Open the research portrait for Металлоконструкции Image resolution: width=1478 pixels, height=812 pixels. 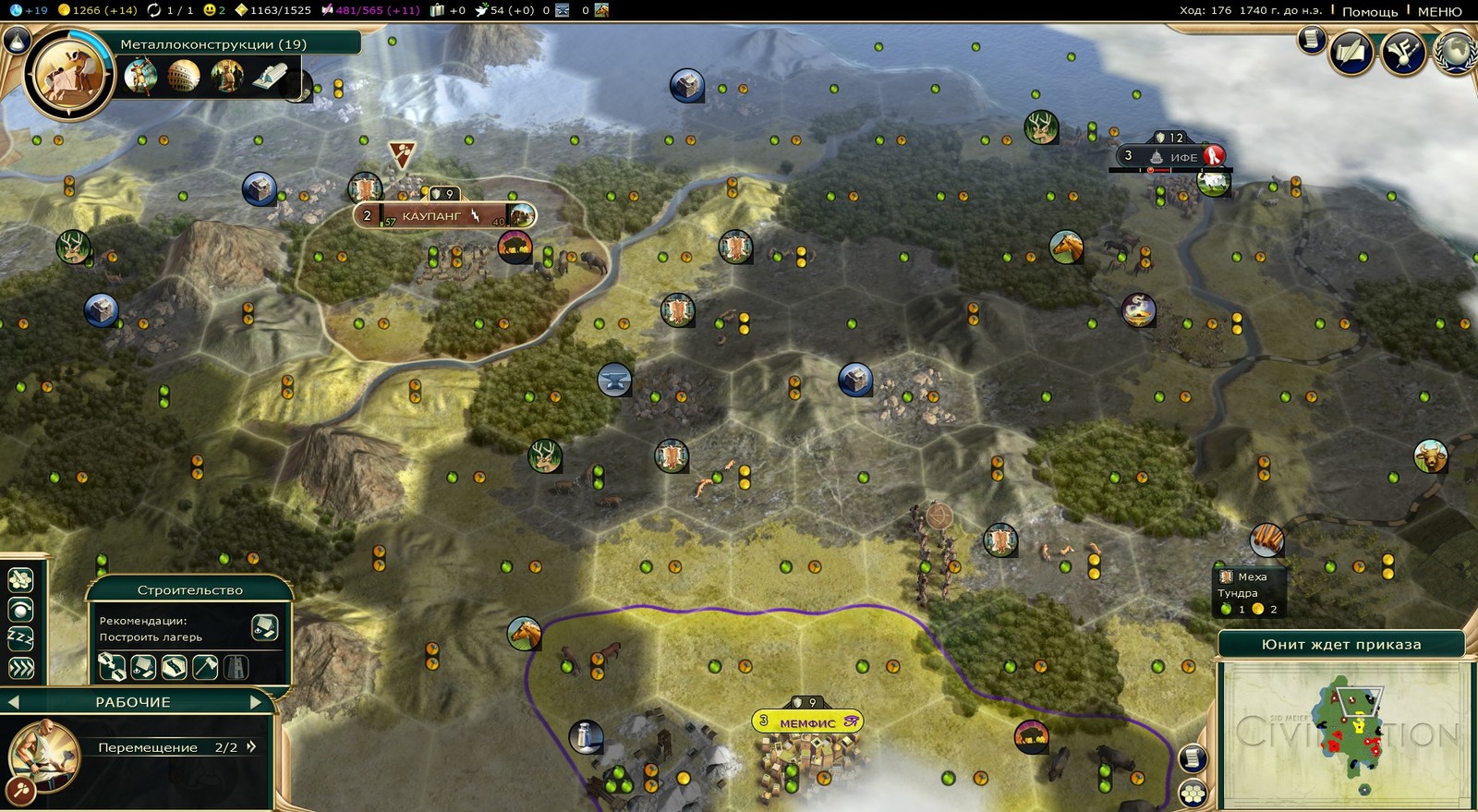[x=67, y=76]
